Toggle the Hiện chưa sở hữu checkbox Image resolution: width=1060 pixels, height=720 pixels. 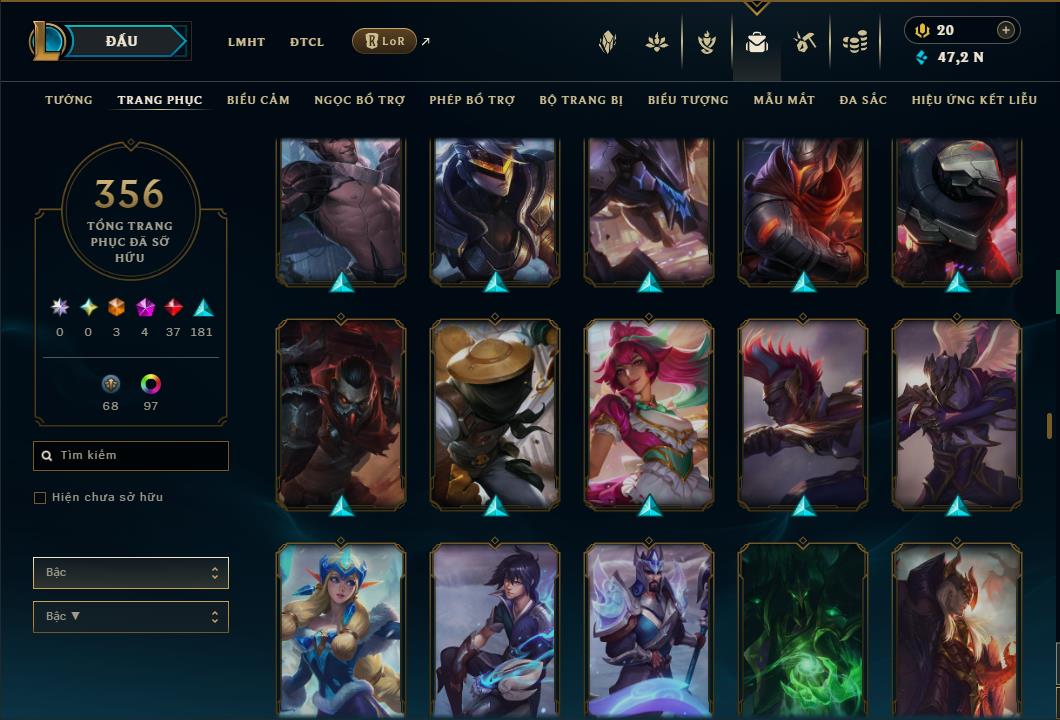tap(40, 498)
